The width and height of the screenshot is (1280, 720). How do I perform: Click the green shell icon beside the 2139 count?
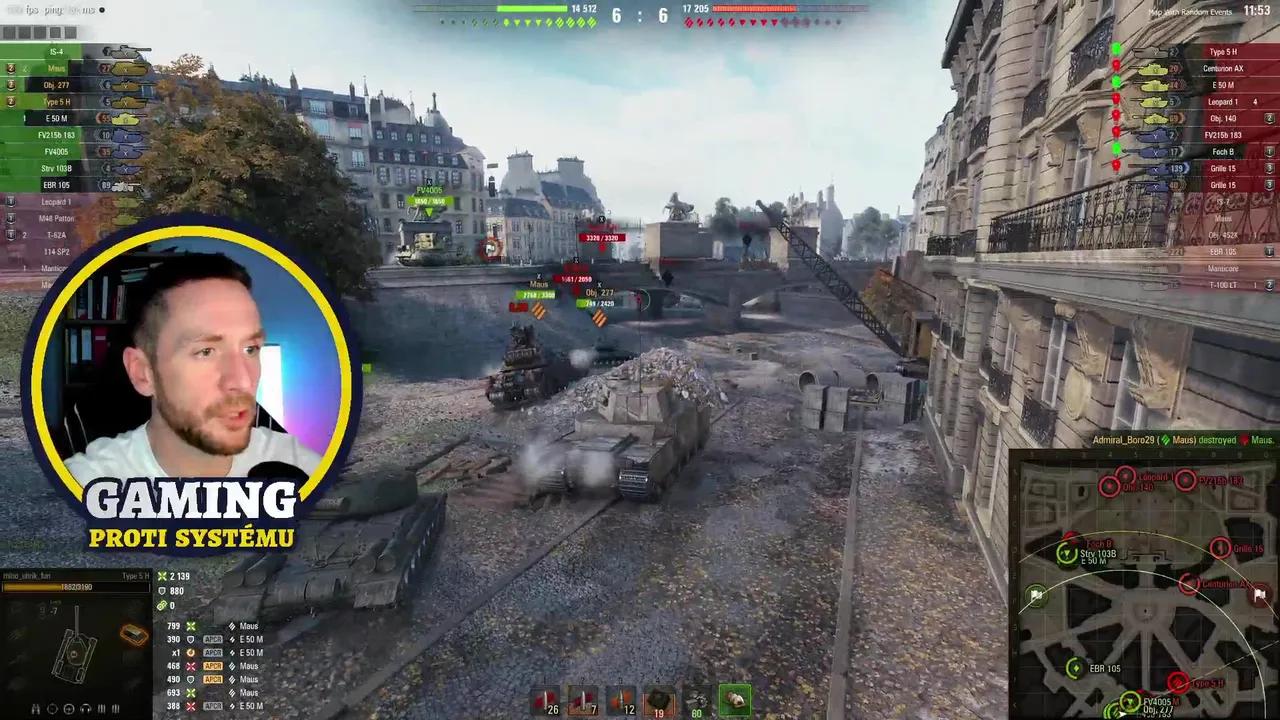click(161, 576)
